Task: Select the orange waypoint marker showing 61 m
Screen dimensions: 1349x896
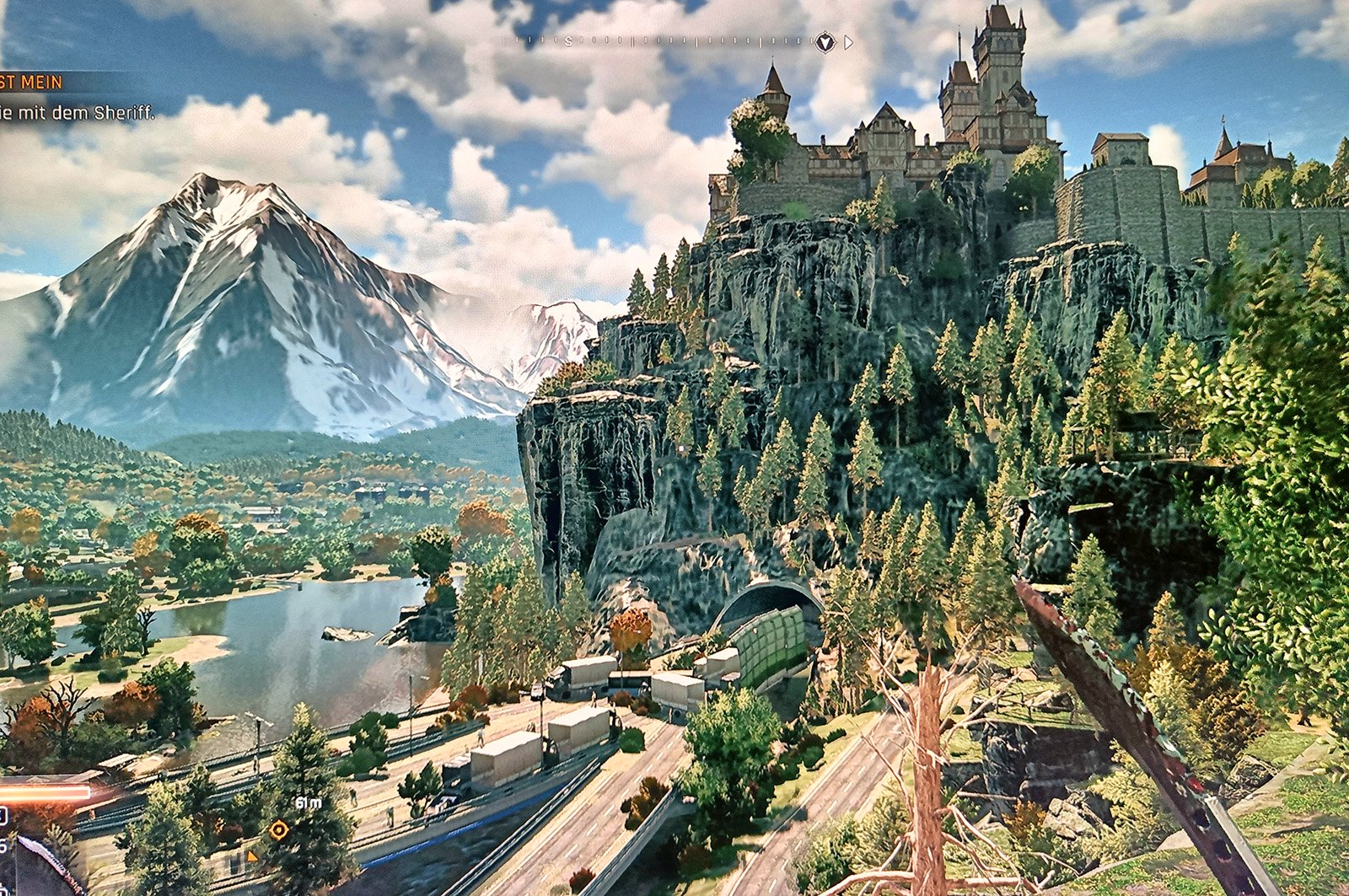Action: coord(279,830)
